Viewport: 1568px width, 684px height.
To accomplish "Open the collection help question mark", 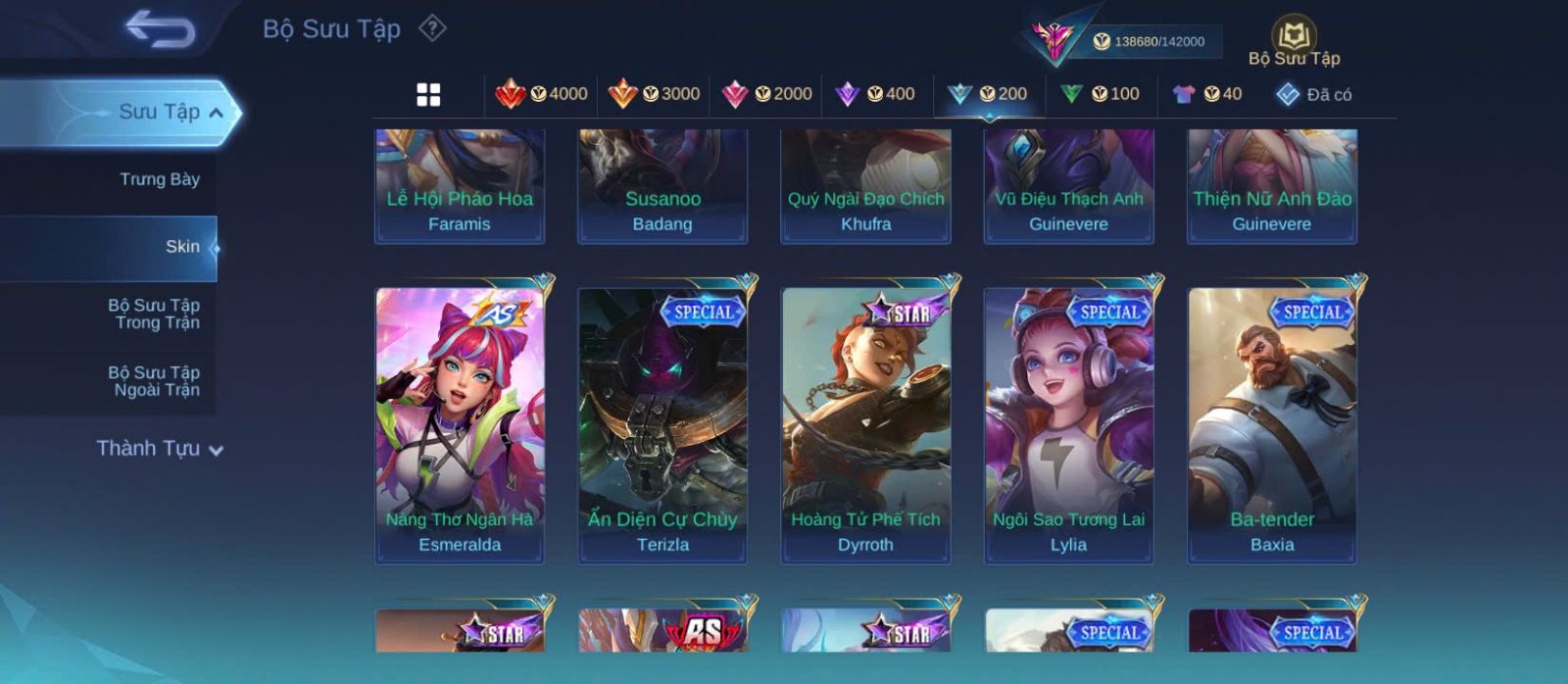I will 432,28.
